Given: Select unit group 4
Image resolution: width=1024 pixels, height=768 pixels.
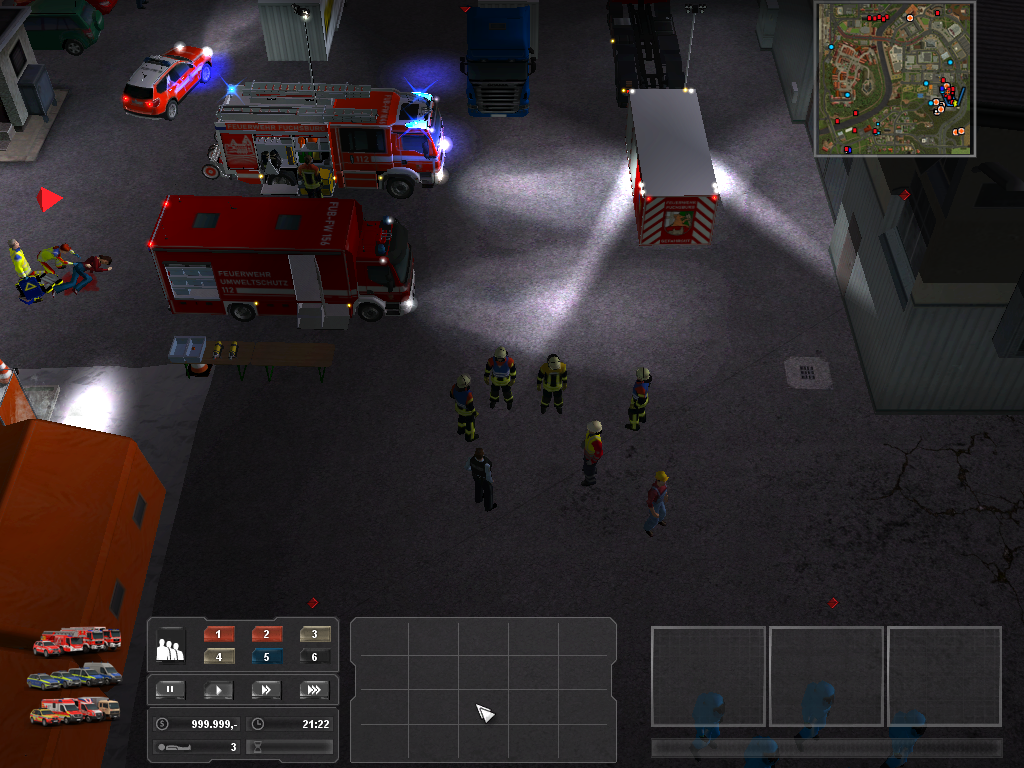Looking at the screenshot, I should tap(219, 657).
